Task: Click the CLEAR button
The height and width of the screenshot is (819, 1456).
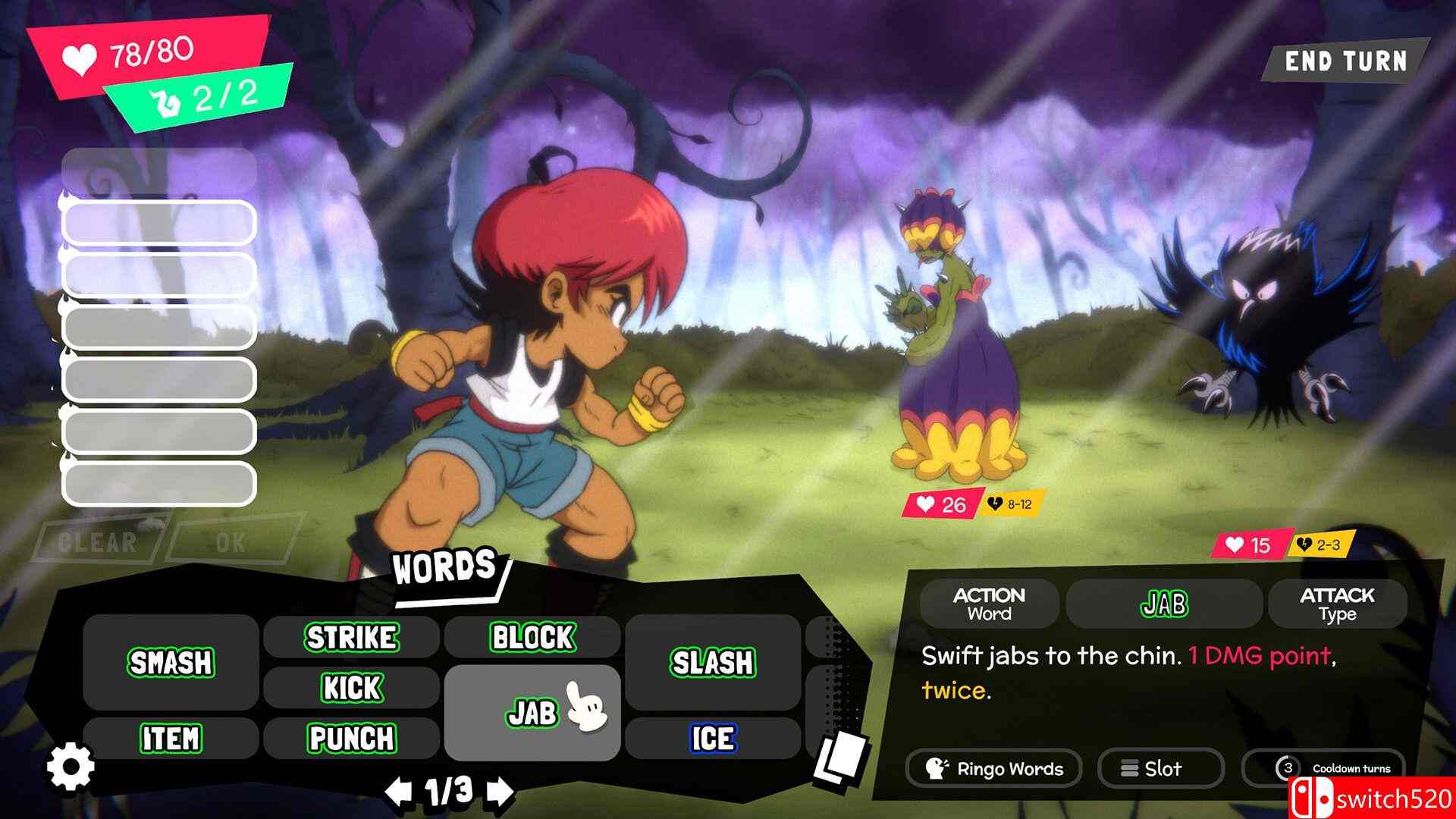Action: pos(97,542)
